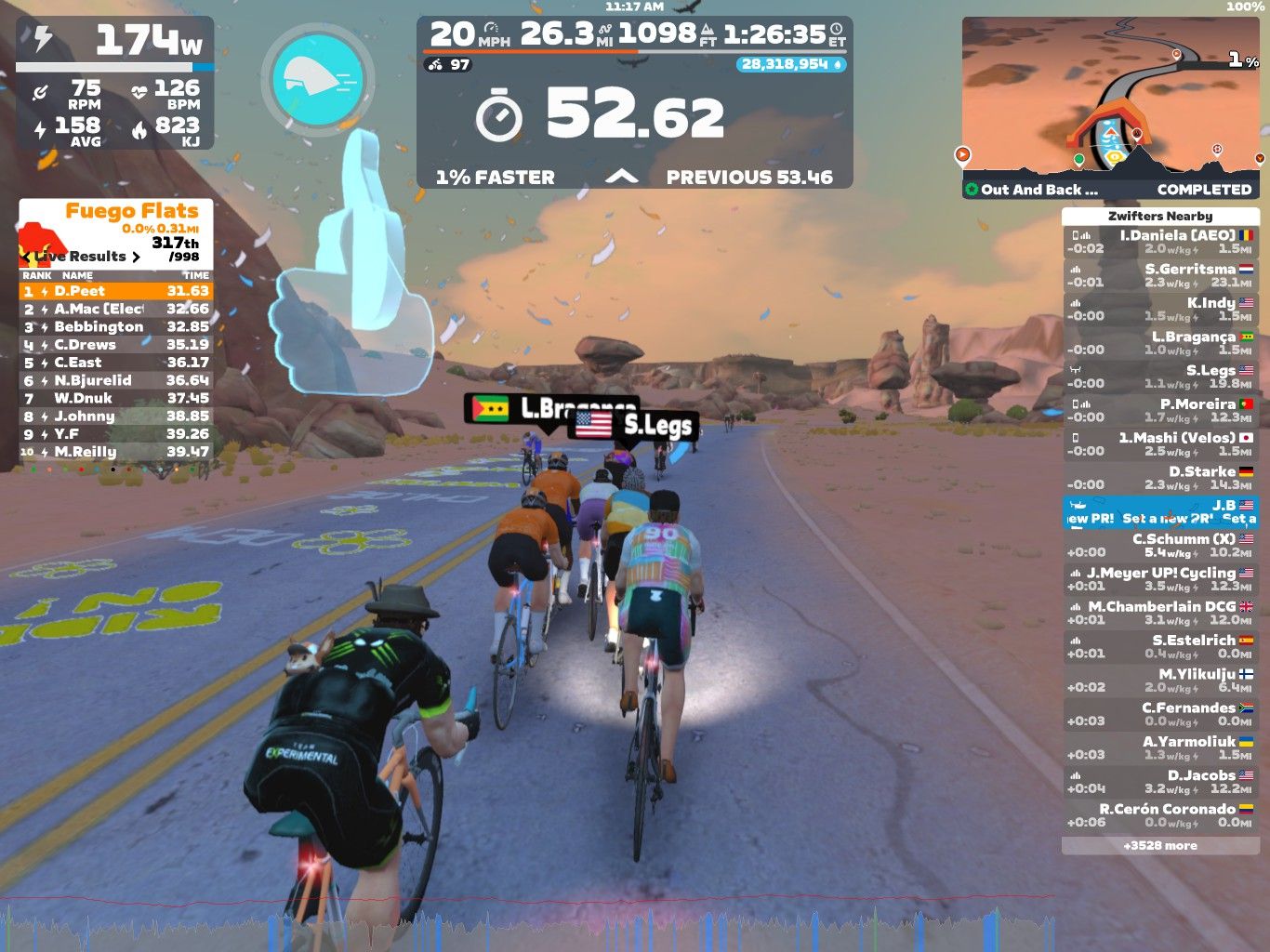Open the Out And Back route badge
Viewport: 1270px width, 952px height.
click(x=1032, y=190)
